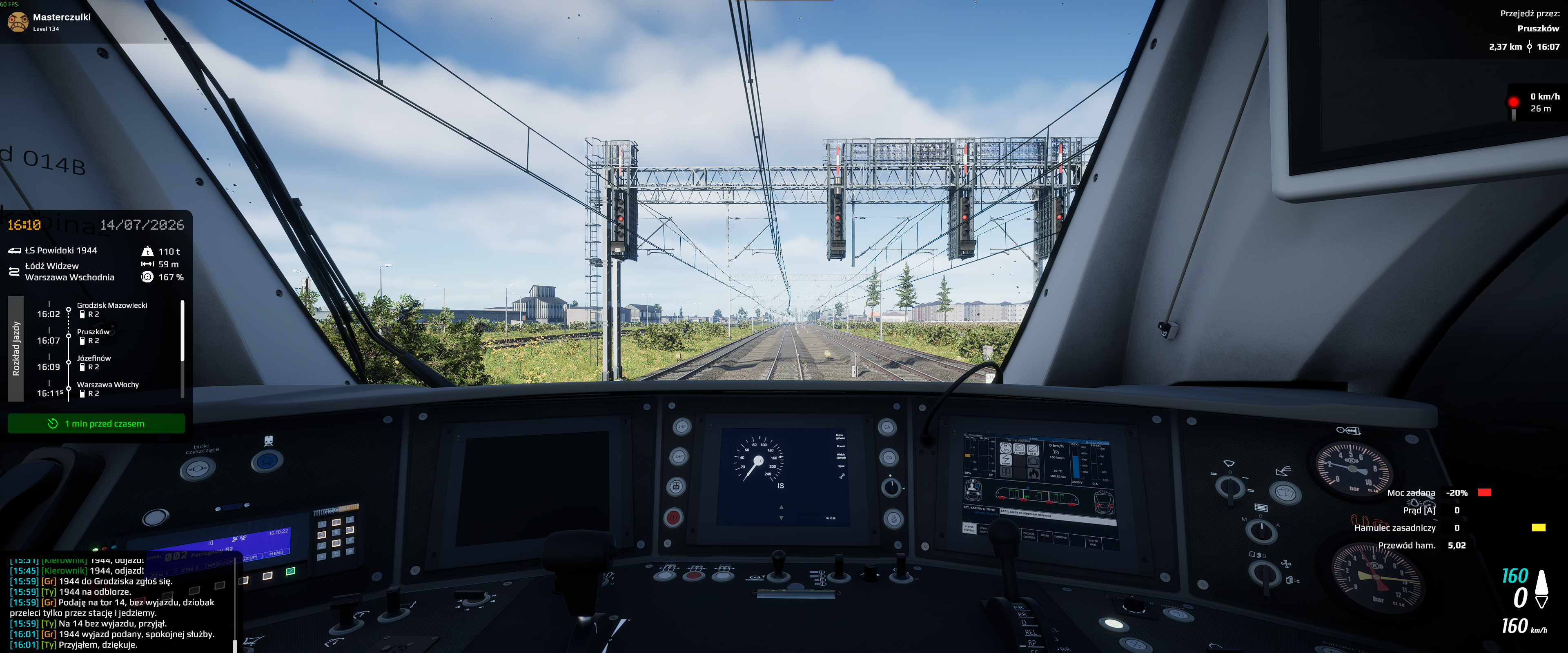Click the green schedule status bar
The height and width of the screenshot is (653, 1568).
[96, 424]
